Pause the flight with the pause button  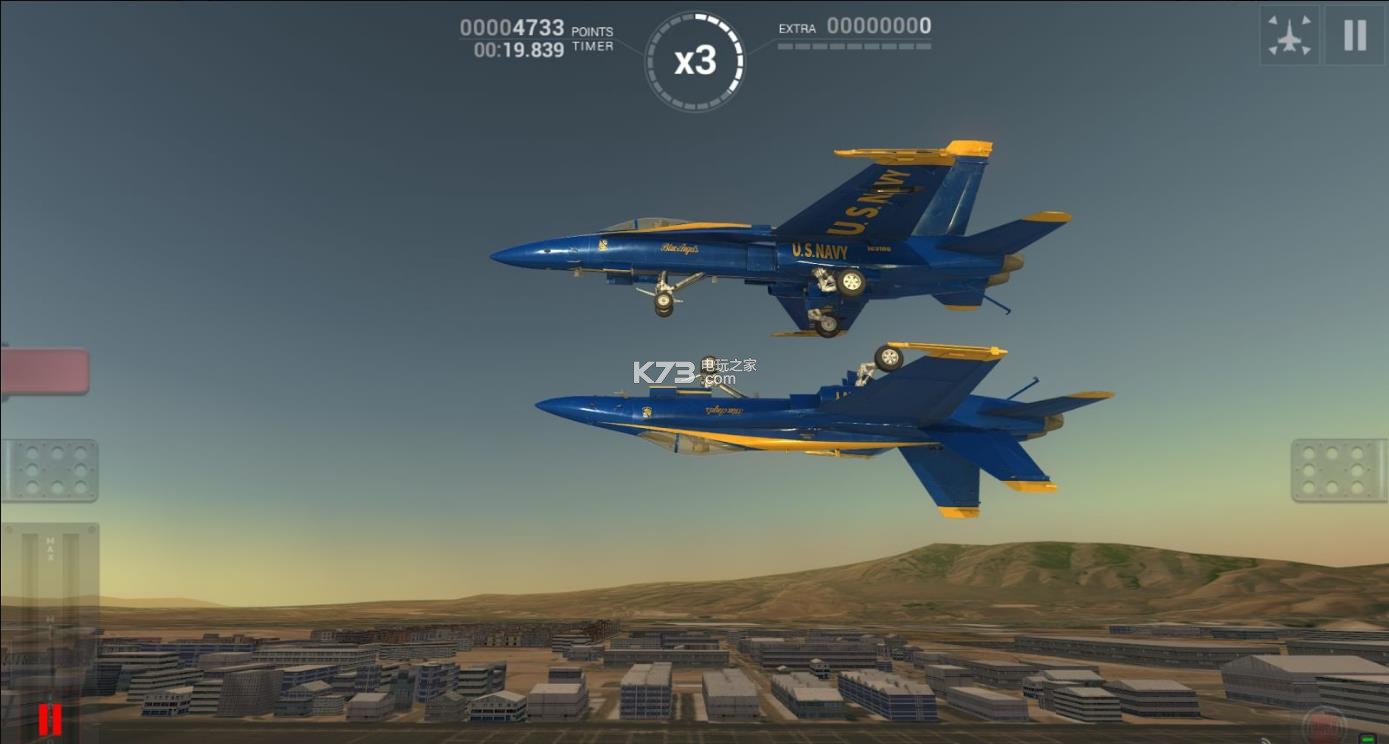(1355, 35)
